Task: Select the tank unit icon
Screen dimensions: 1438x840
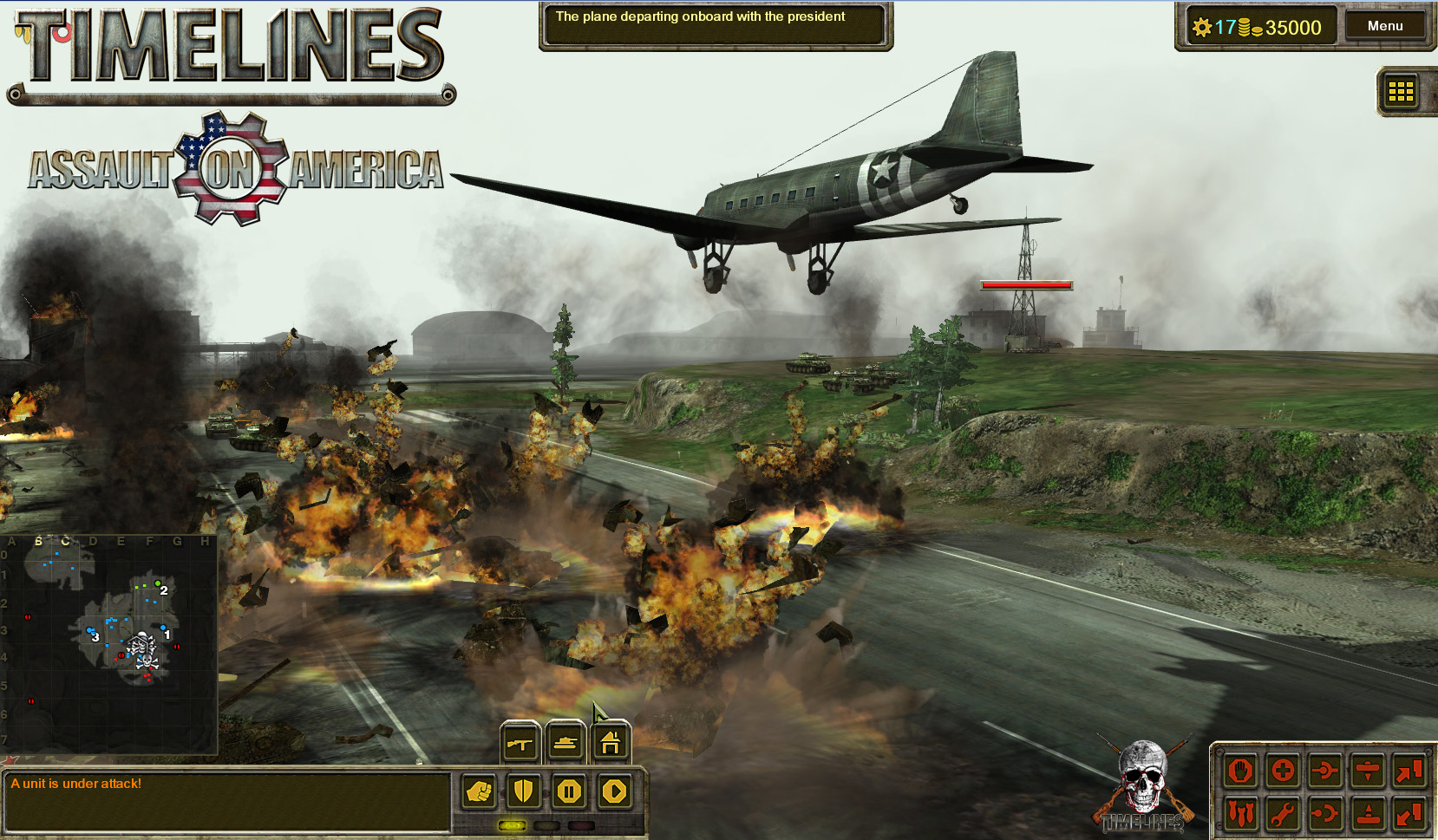Action: tap(566, 743)
